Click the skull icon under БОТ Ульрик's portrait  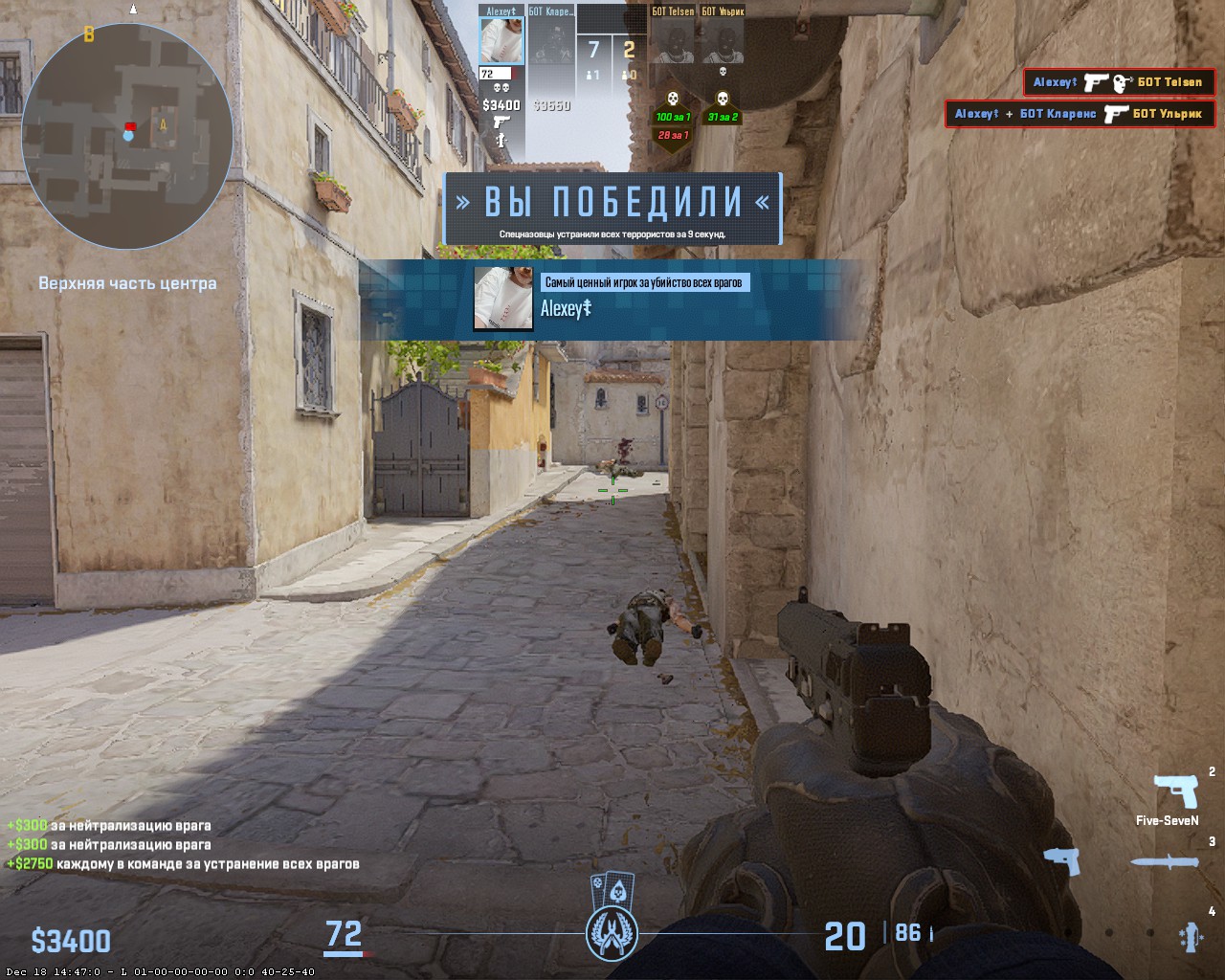pos(723,73)
